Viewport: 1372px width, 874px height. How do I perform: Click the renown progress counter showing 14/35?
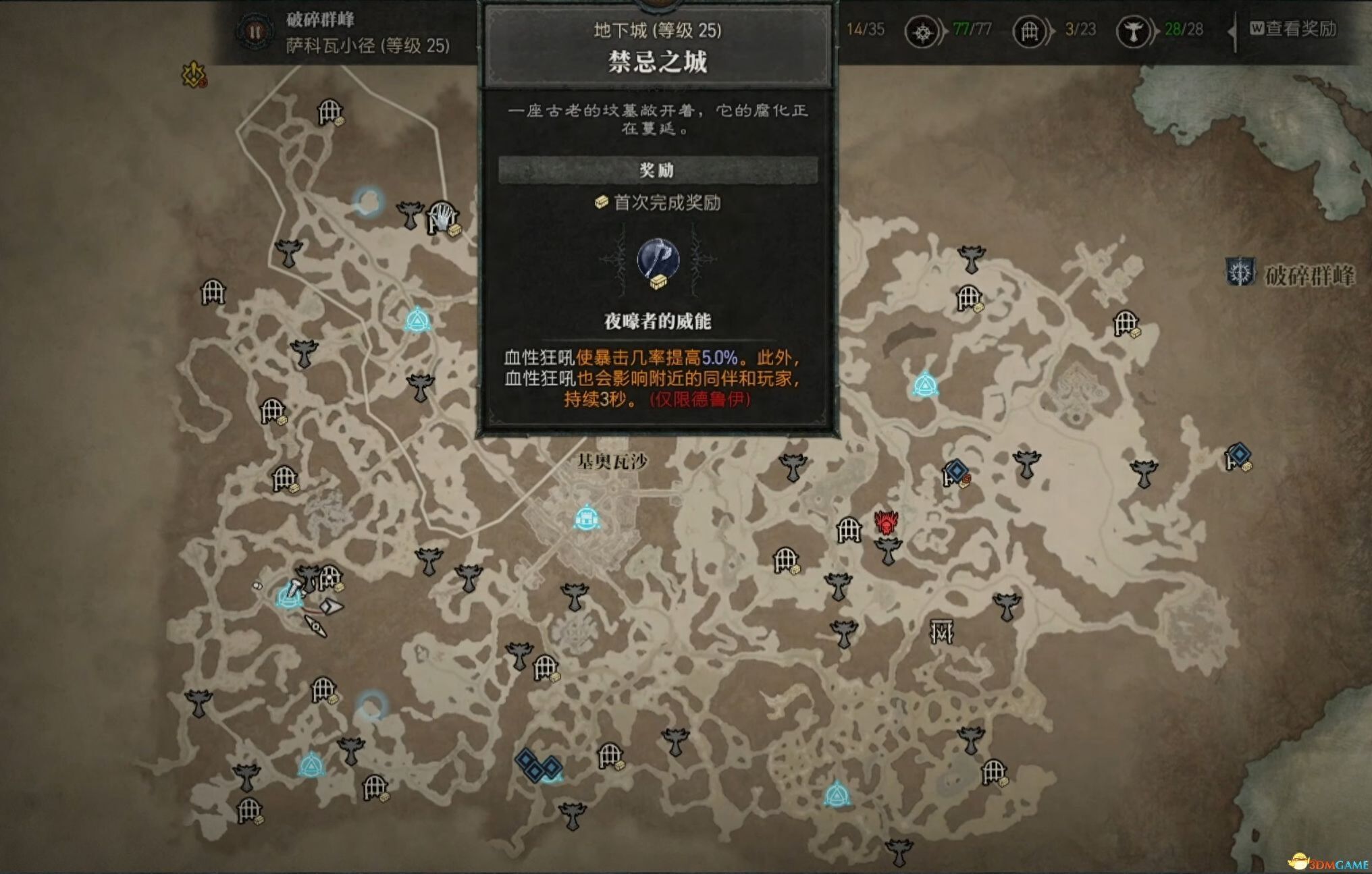click(x=866, y=30)
